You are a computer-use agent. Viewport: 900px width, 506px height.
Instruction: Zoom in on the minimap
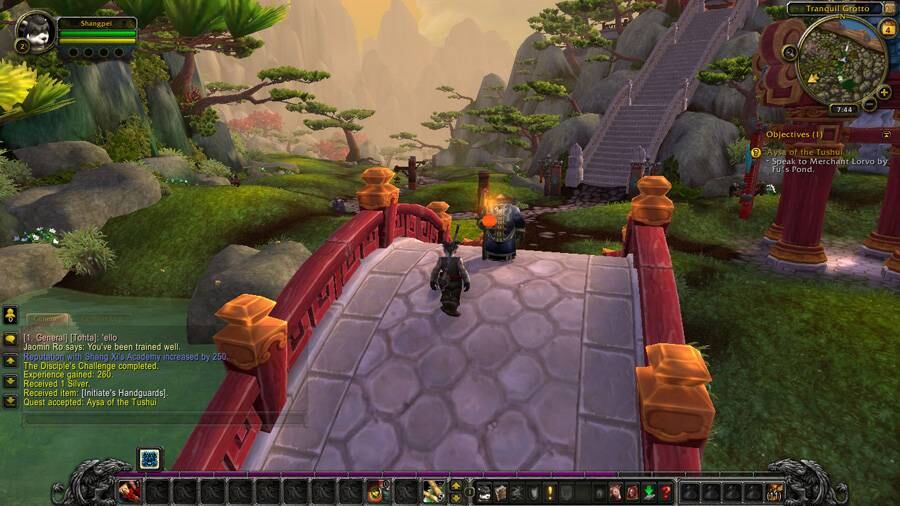click(x=884, y=92)
